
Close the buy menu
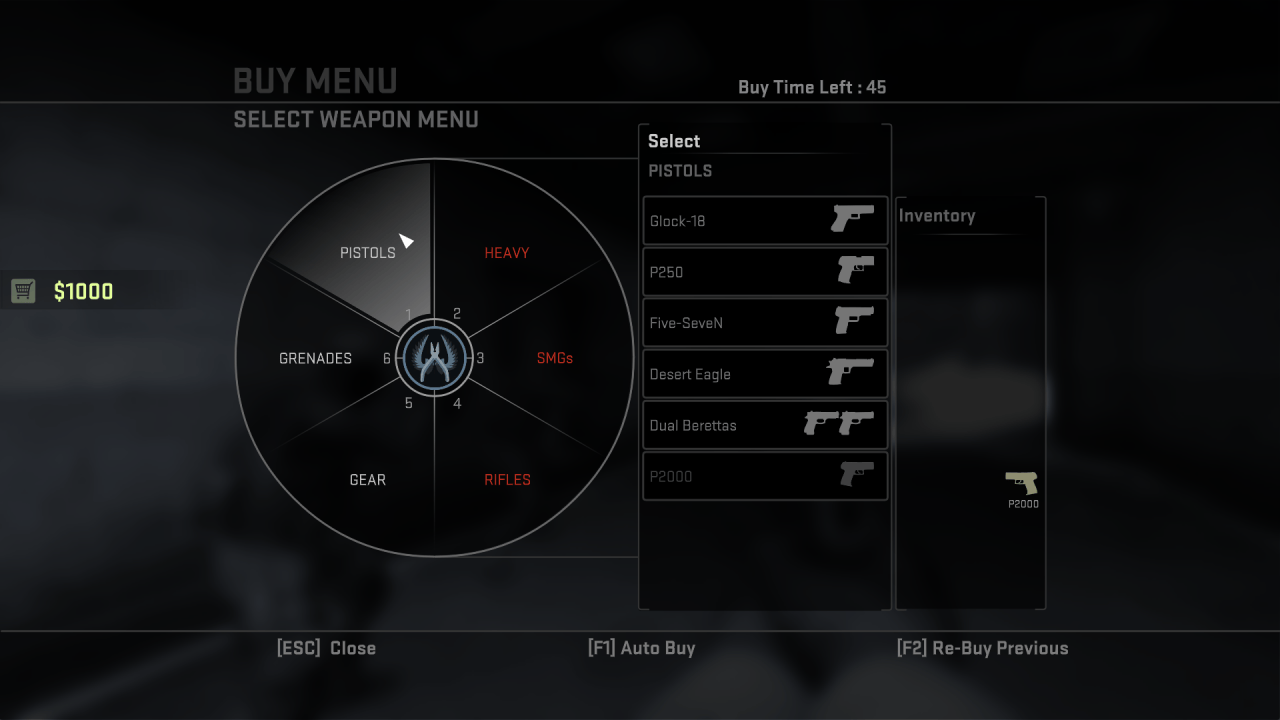(x=327, y=648)
